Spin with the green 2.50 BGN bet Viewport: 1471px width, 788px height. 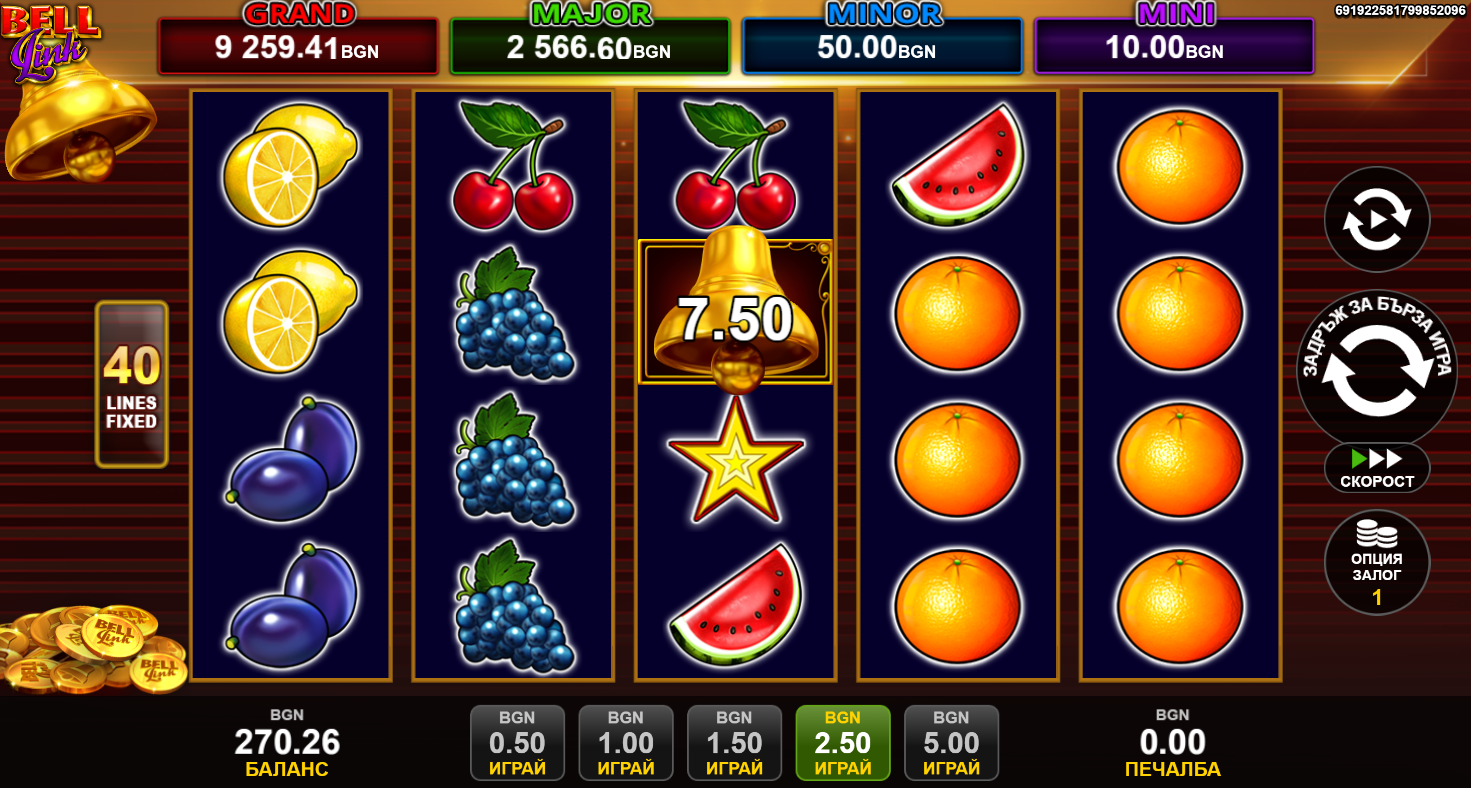coord(842,743)
